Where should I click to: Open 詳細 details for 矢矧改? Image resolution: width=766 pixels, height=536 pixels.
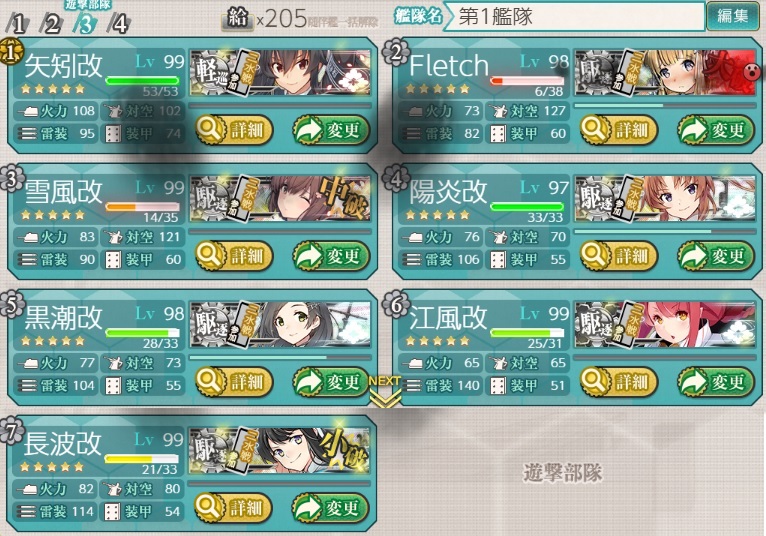(234, 130)
